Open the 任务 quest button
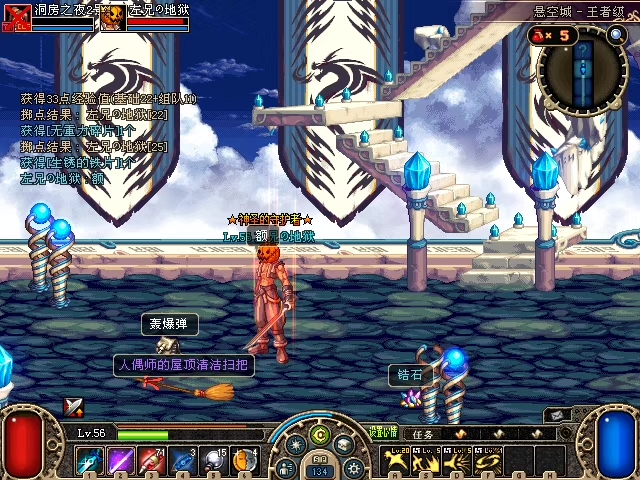 (x=422, y=434)
